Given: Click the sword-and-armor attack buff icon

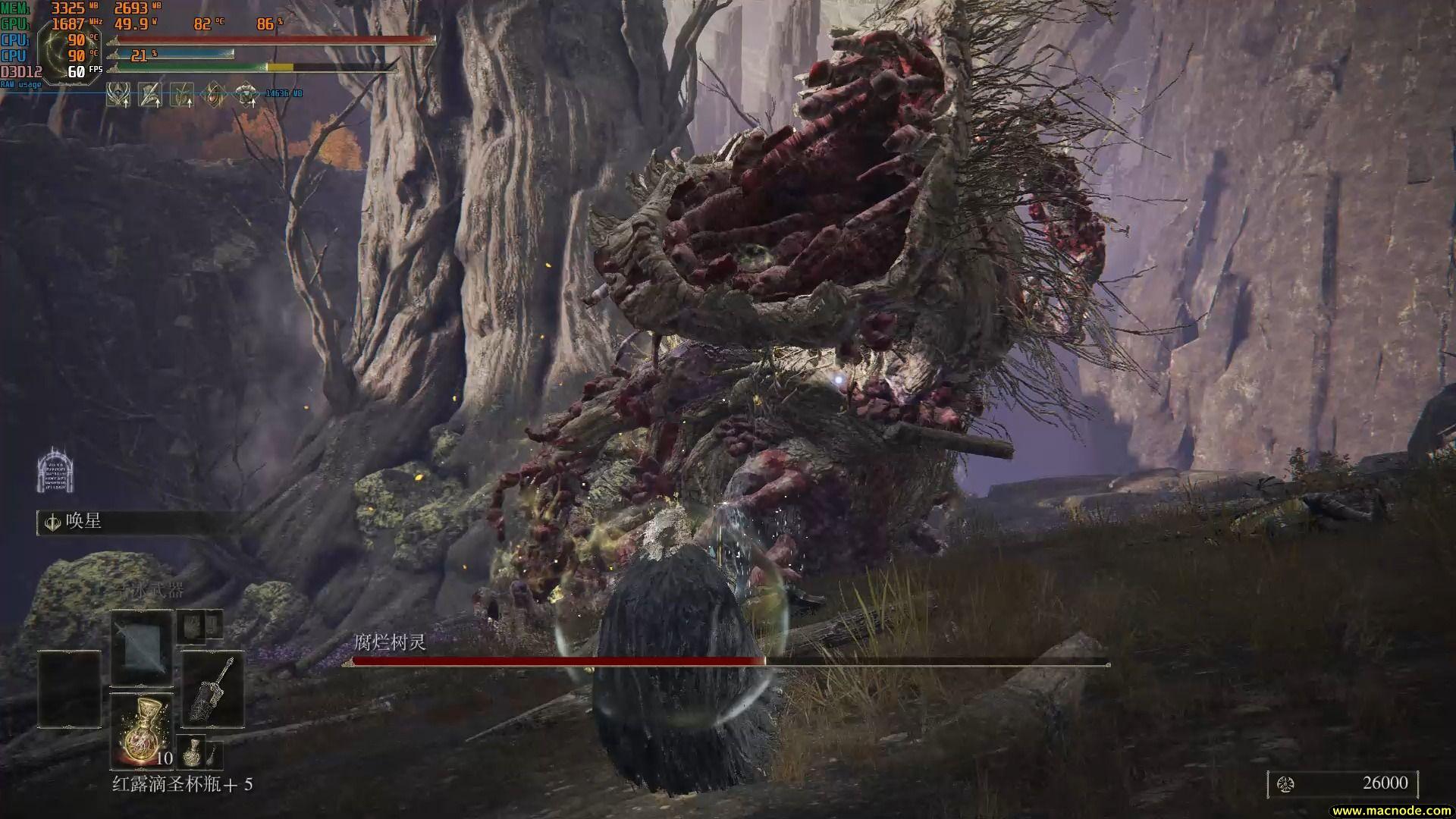Looking at the screenshot, I should tap(150, 95).
